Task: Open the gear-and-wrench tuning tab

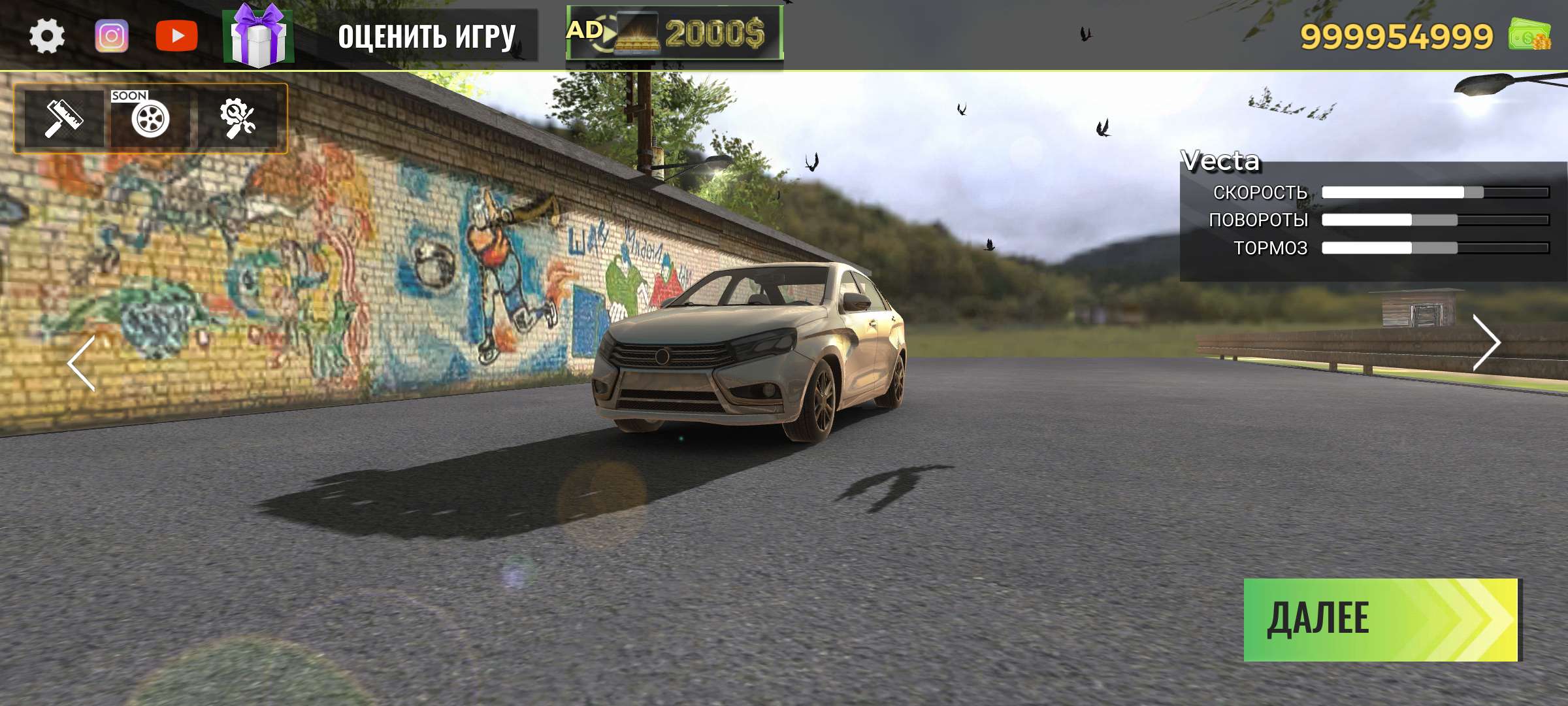Action: (238, 118)
